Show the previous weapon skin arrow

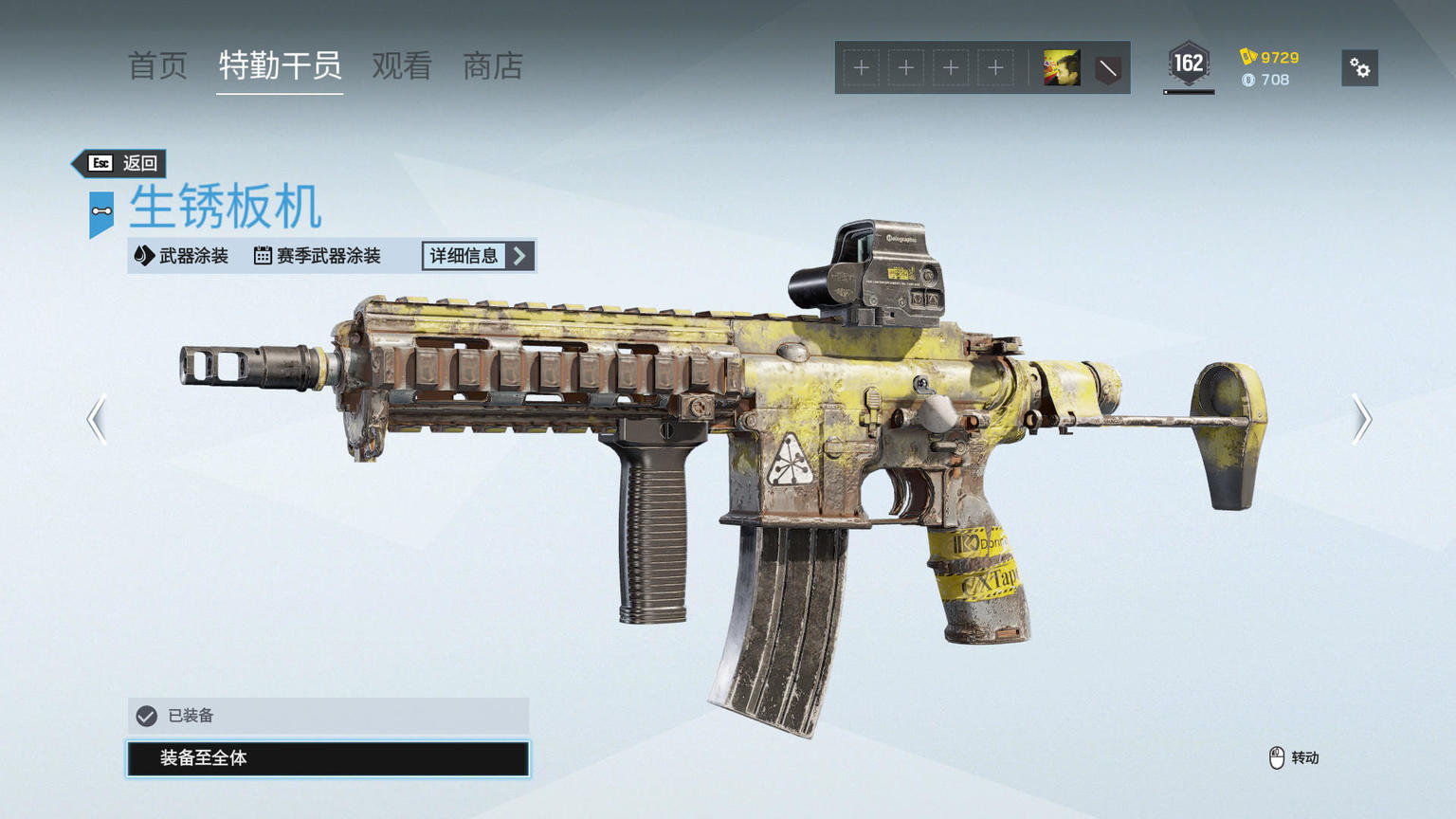tap(97, 419)
